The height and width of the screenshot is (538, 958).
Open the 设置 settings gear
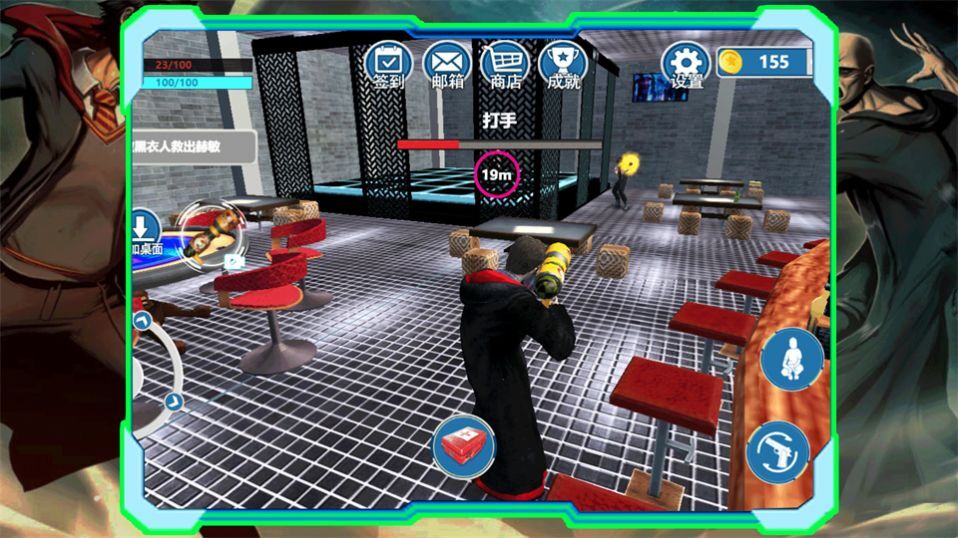click(x=686, y=64)
